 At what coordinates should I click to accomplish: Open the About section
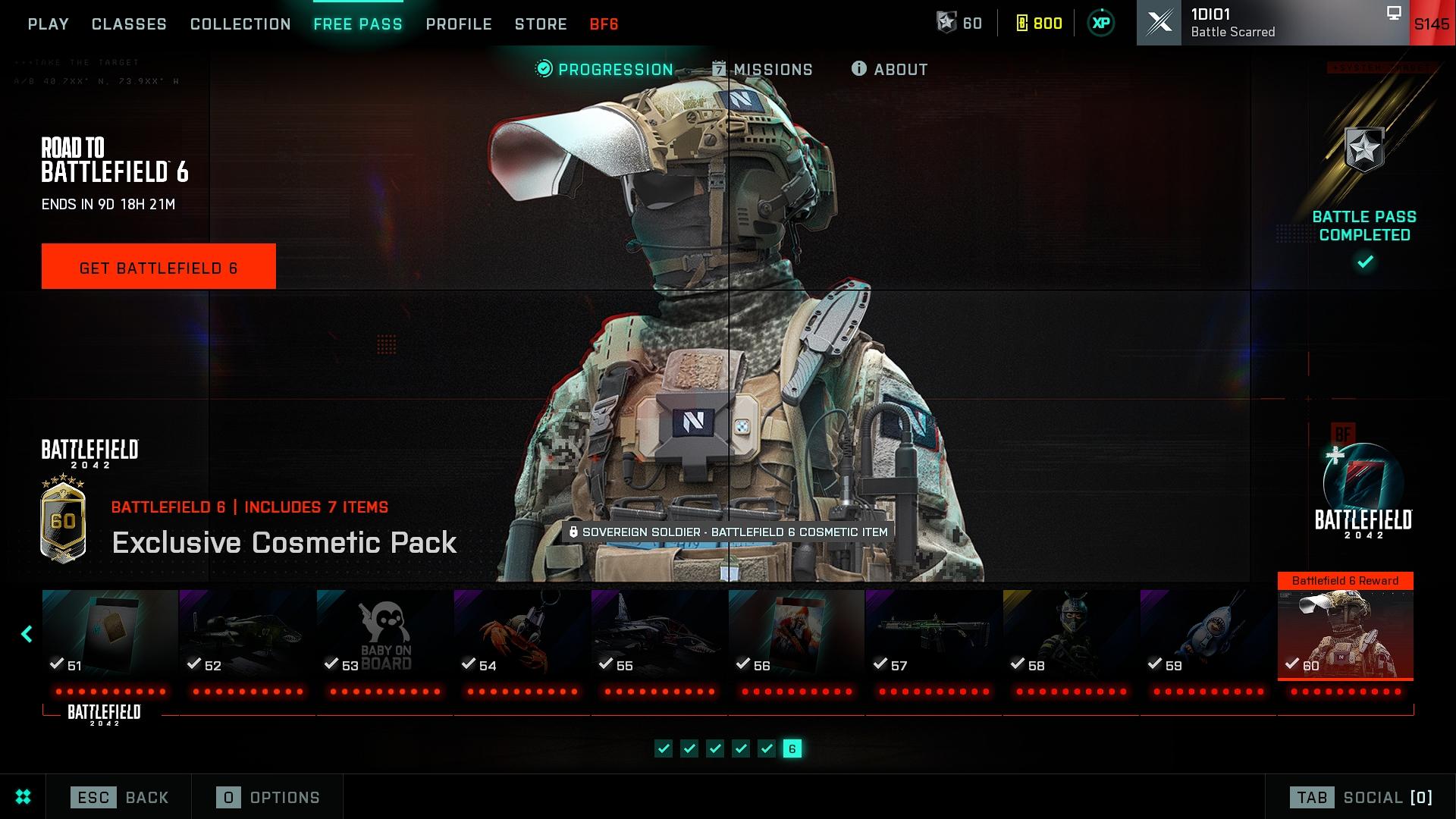(x=890, y=70)
